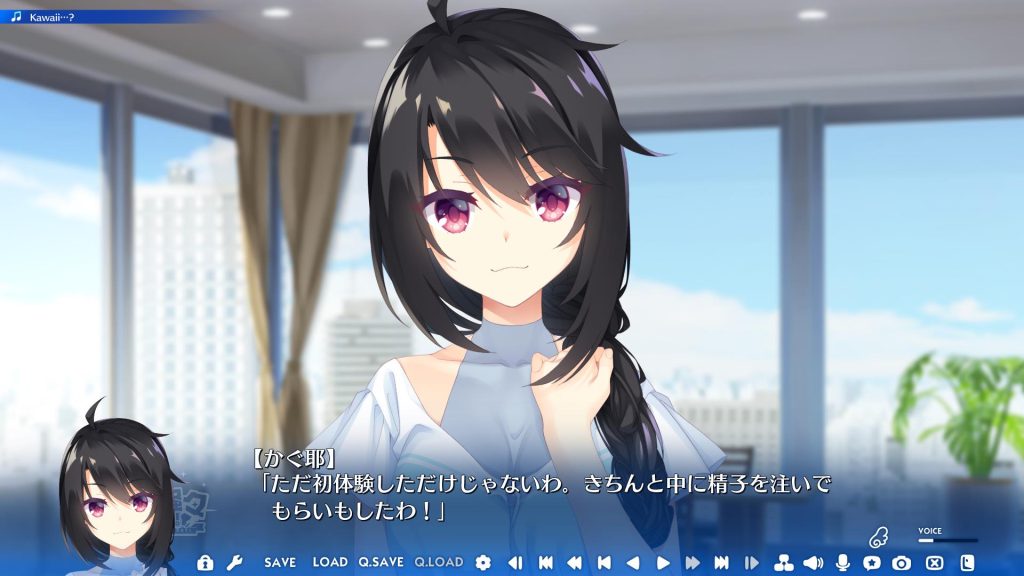Image resolution: width=1024 pixels, height=576 pixels.
Task: Start auto-play with the play triangle
Action: click(662, 563)
